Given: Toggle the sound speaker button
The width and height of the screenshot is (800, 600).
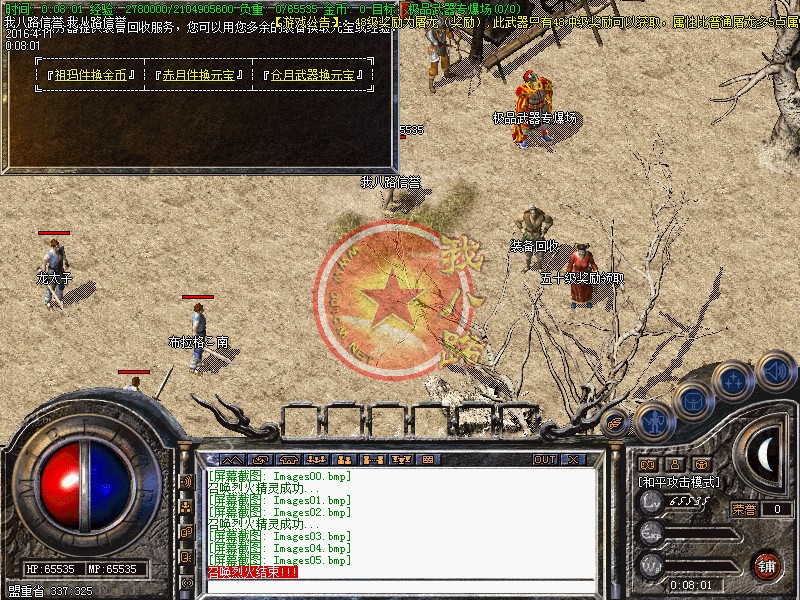Looking at the screenshot, I should tap(774, 371).
